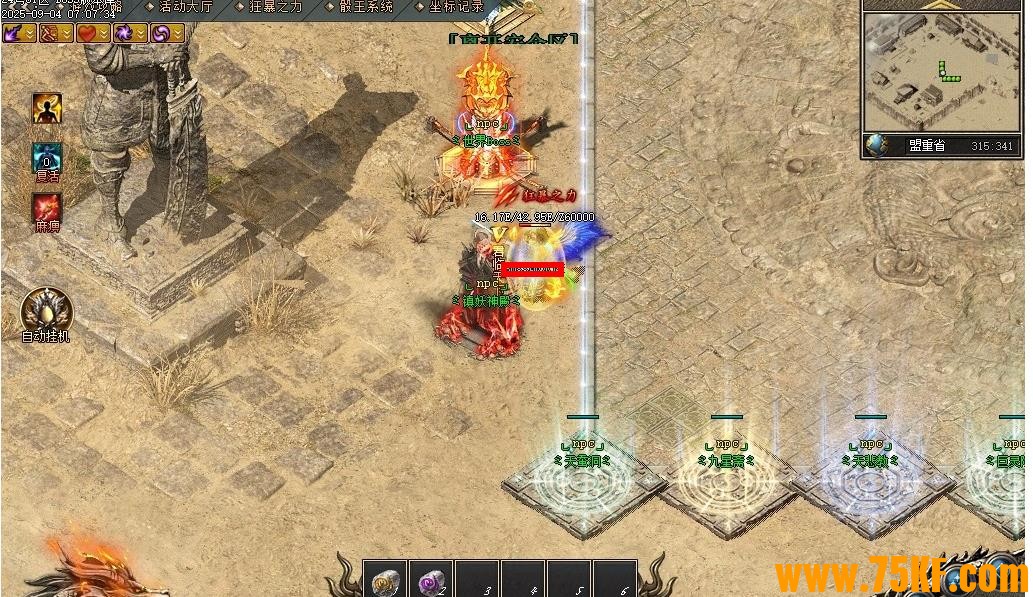Expand the purple spiral dropdown button
The width and height of the screenshot is (1033, 597).
[177, 33]
